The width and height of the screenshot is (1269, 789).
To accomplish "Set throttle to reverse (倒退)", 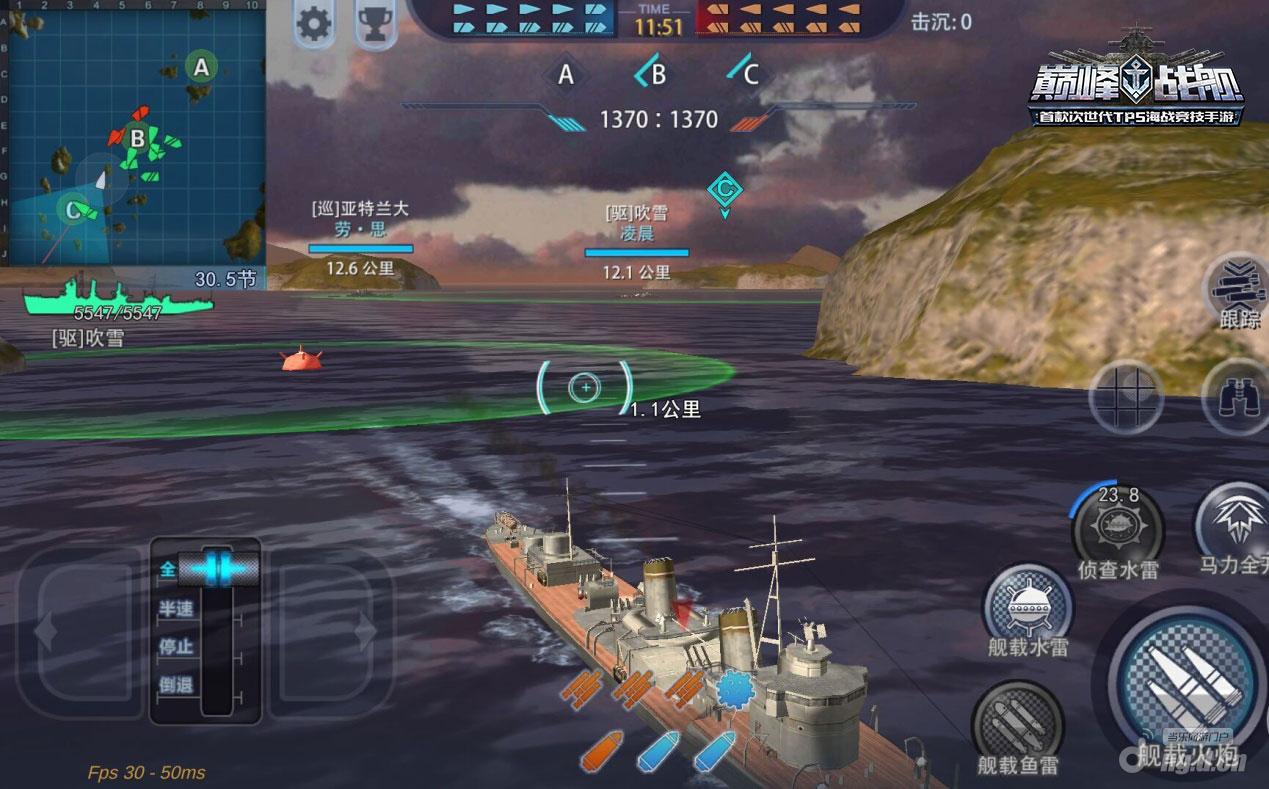I will [177, 685].
